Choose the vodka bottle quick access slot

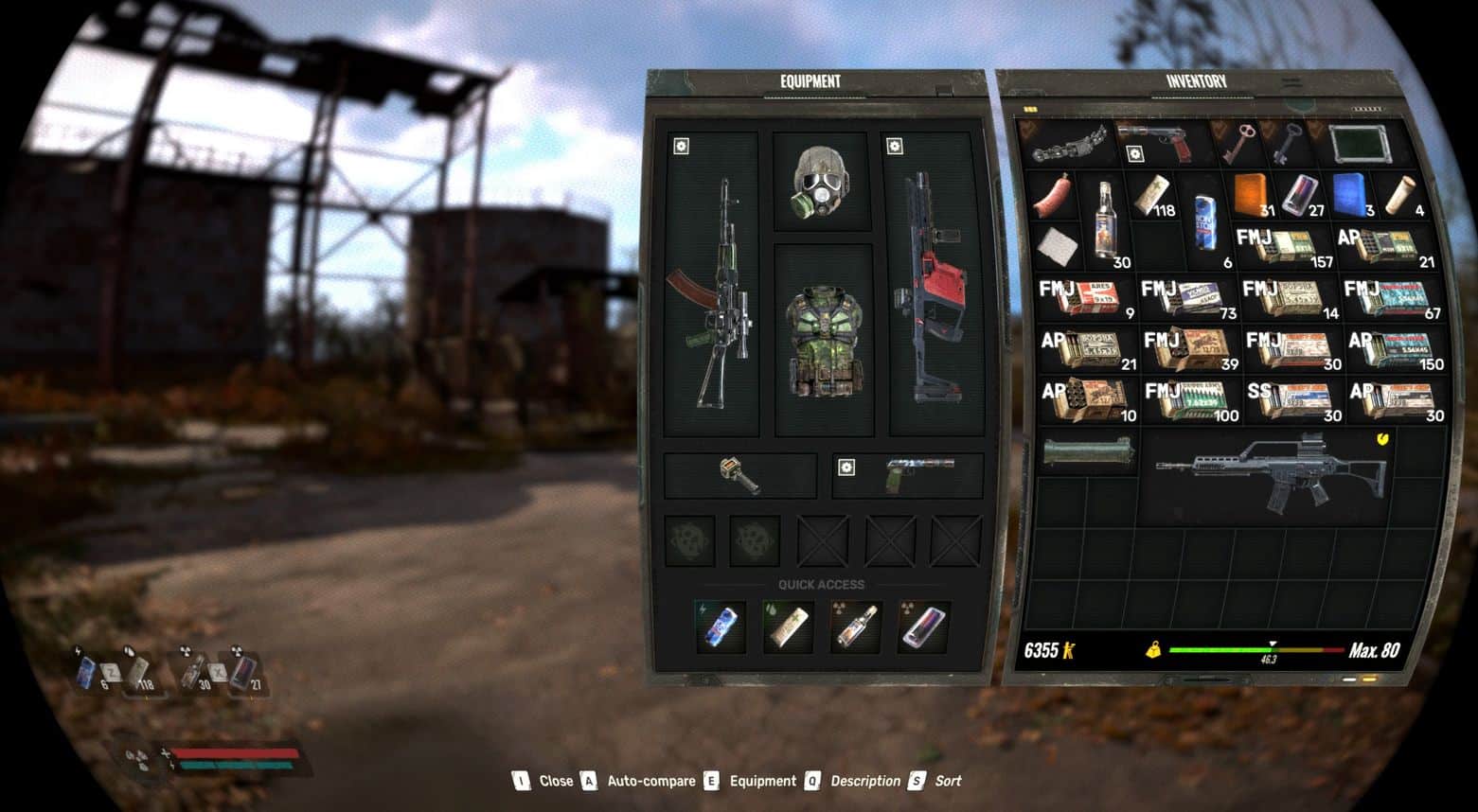pyautogui.click(x=855, y=627)
